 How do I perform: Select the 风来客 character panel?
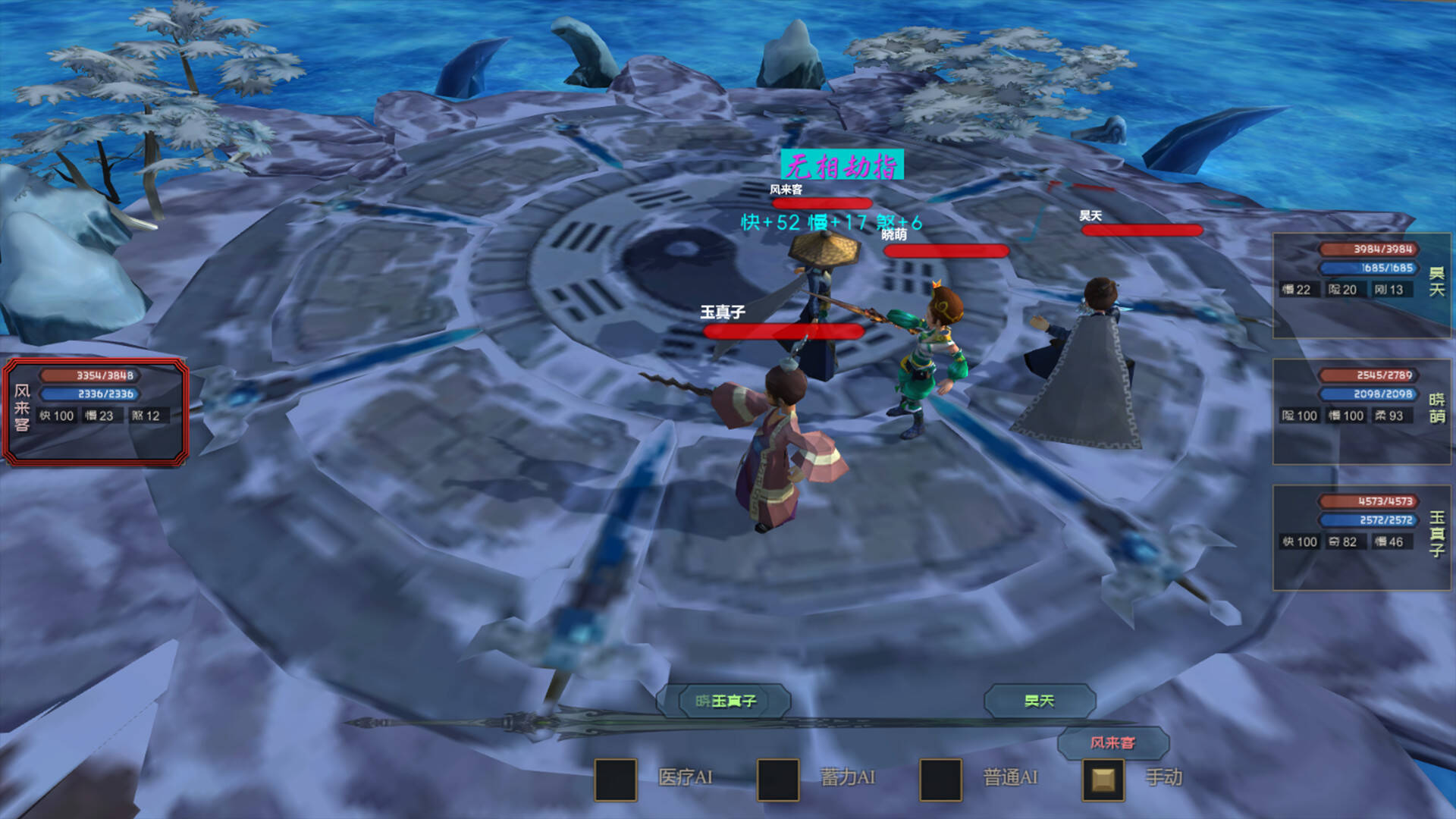pos(96,411)
